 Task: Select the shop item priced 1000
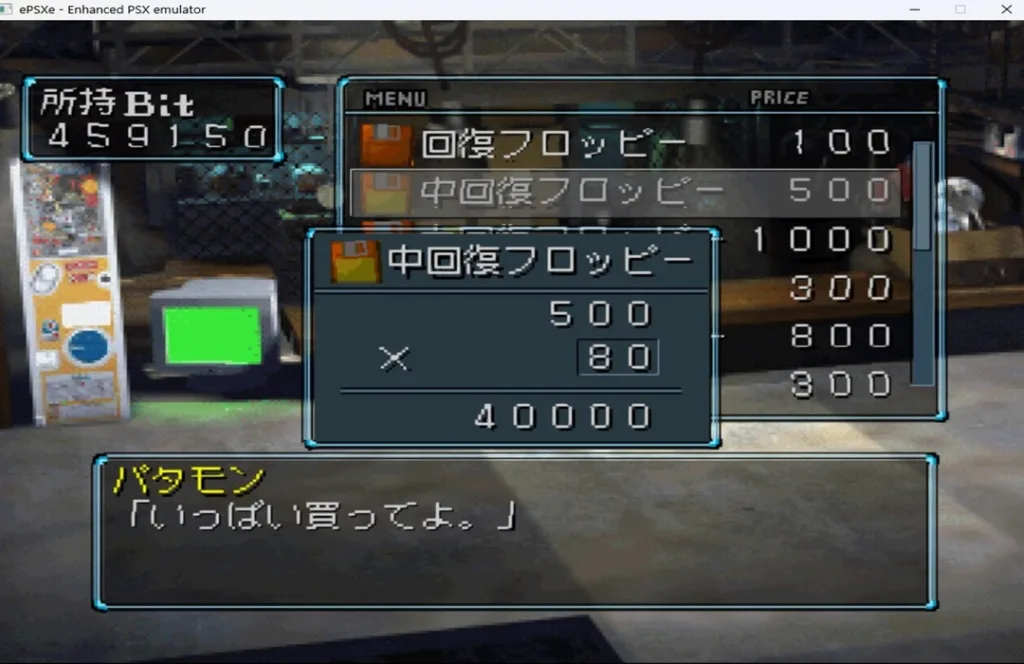click(x=820, y=240)
